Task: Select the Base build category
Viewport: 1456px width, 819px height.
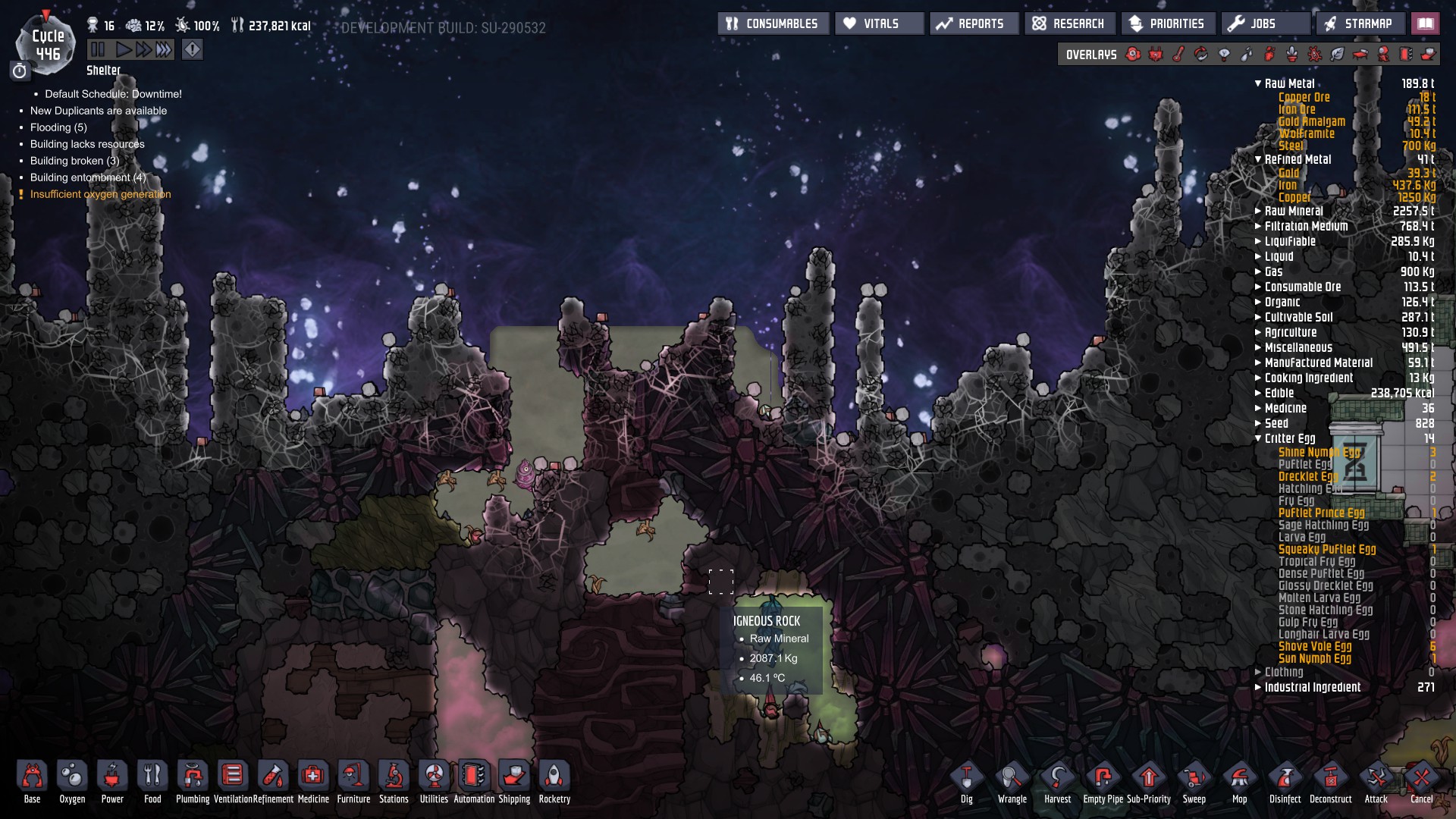Action: [32, 780]
